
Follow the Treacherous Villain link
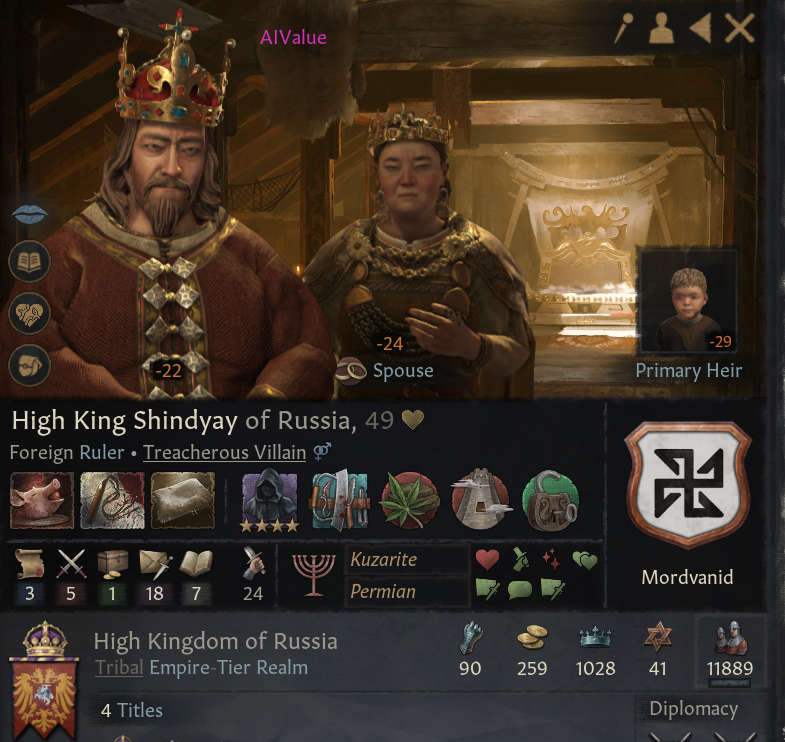(224, 452)
